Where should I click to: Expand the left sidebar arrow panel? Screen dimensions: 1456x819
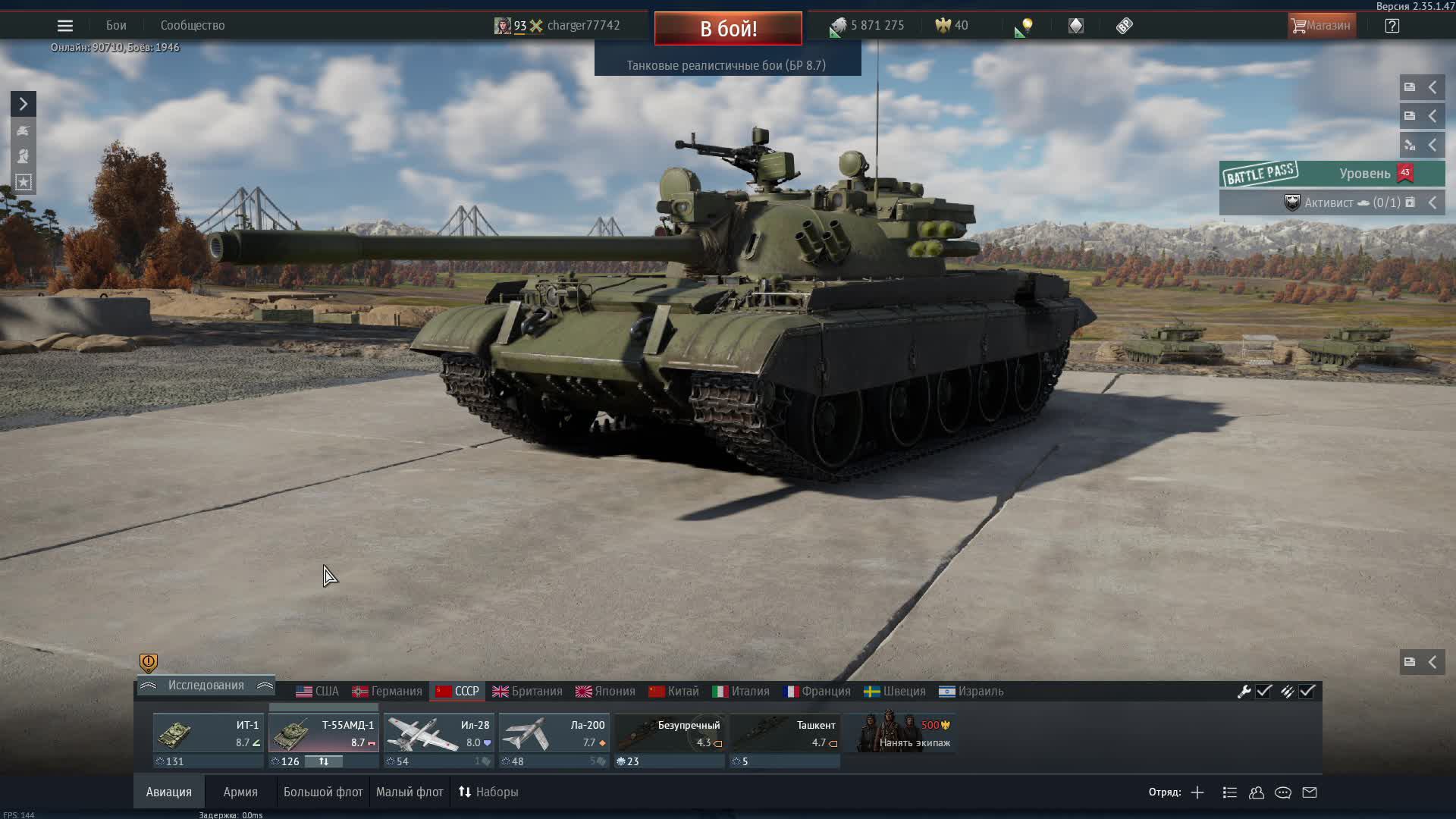click(x=22, y=103)
